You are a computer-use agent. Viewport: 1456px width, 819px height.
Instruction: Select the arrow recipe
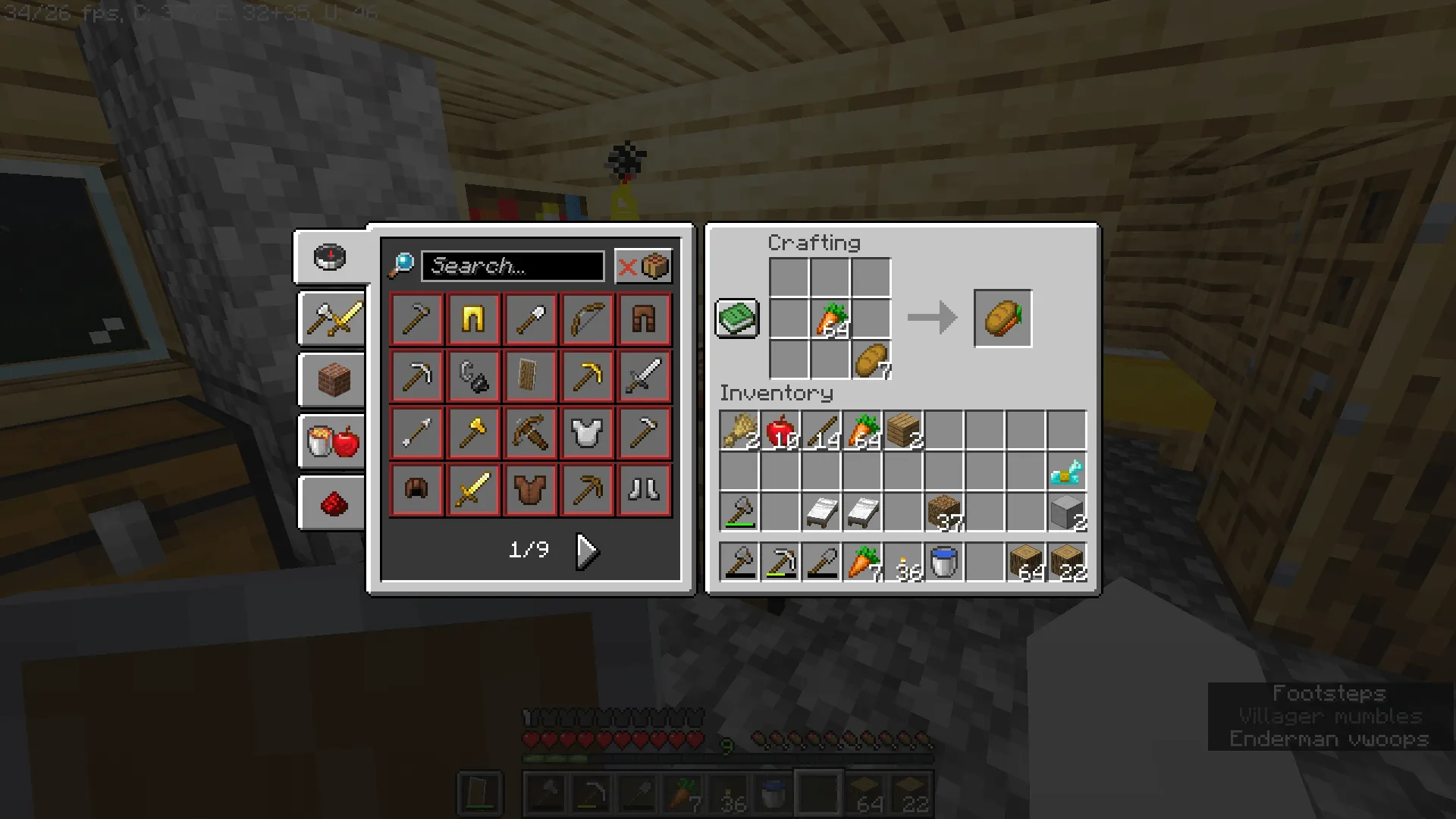[x=416, y=432]
